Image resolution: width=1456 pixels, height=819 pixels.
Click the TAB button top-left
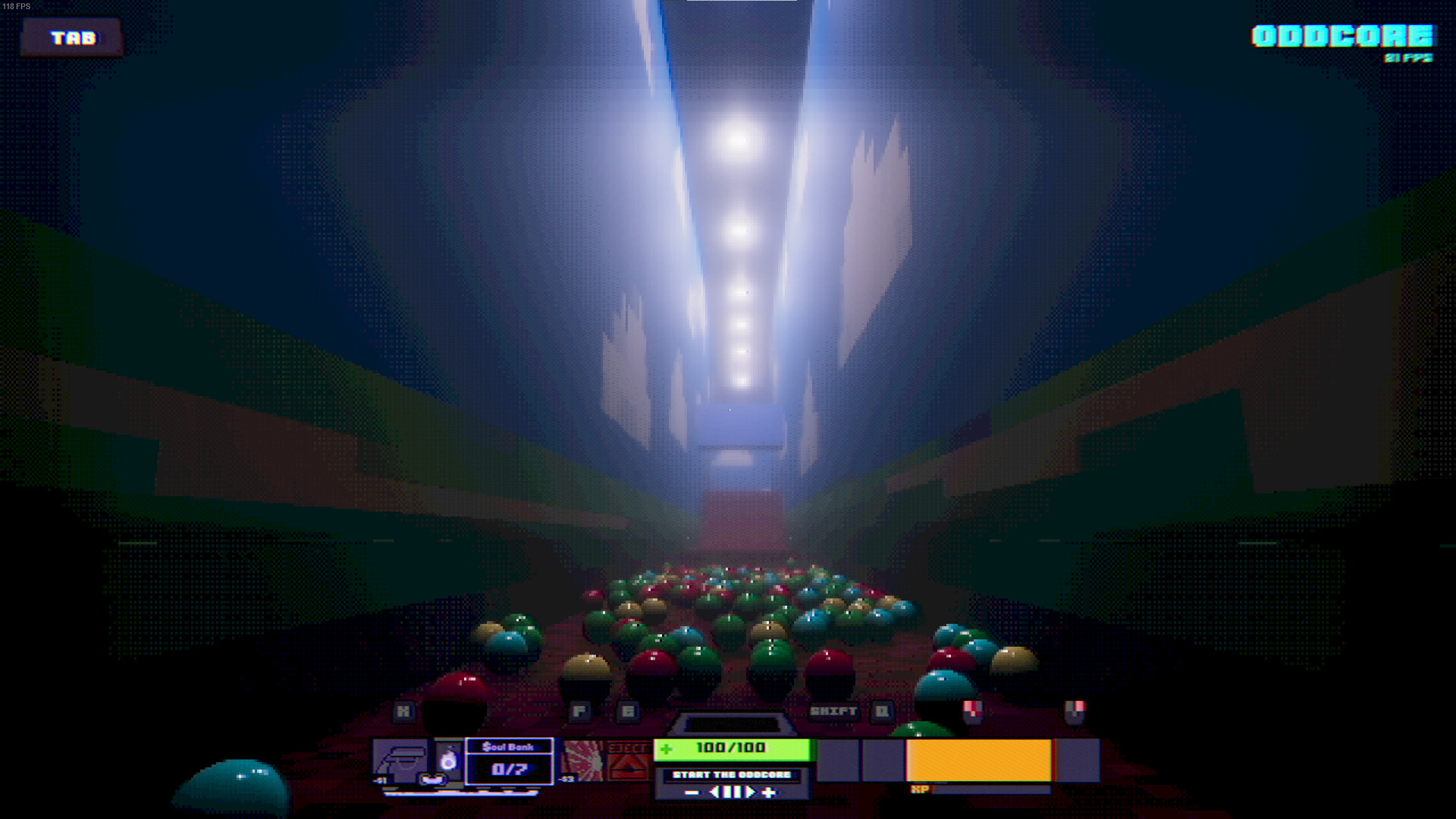click(x=72, y=36)
